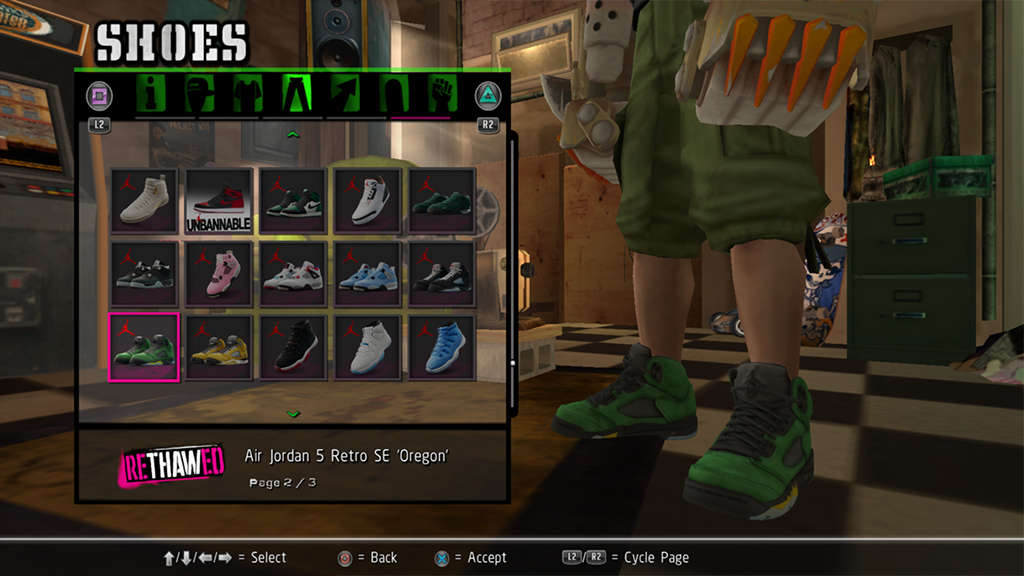The image size is (1024, 576).
Task: Choose the pink Jordan sneaker tile
Action: coord(217,274)
